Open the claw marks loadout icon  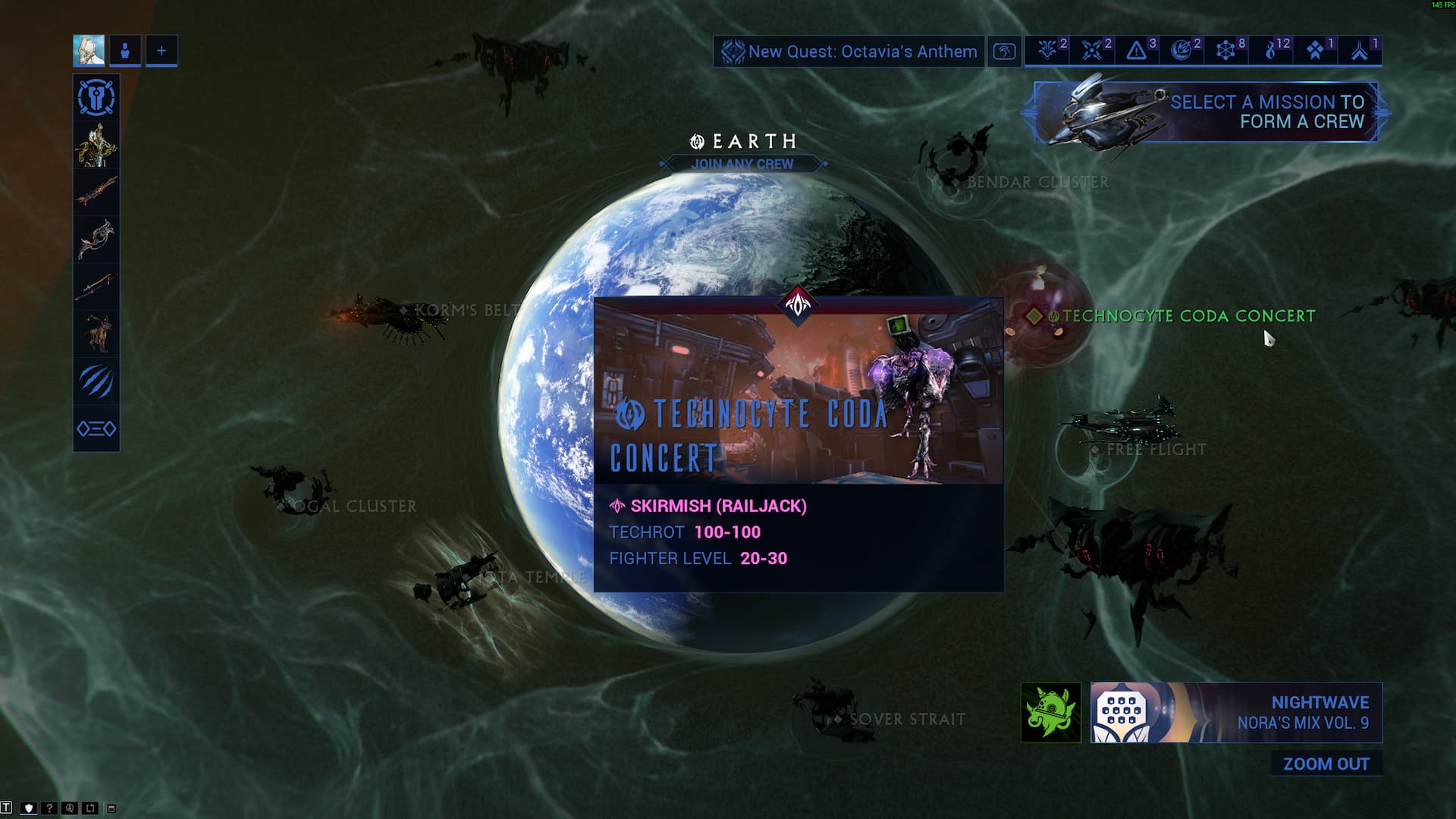pos(96,381)
